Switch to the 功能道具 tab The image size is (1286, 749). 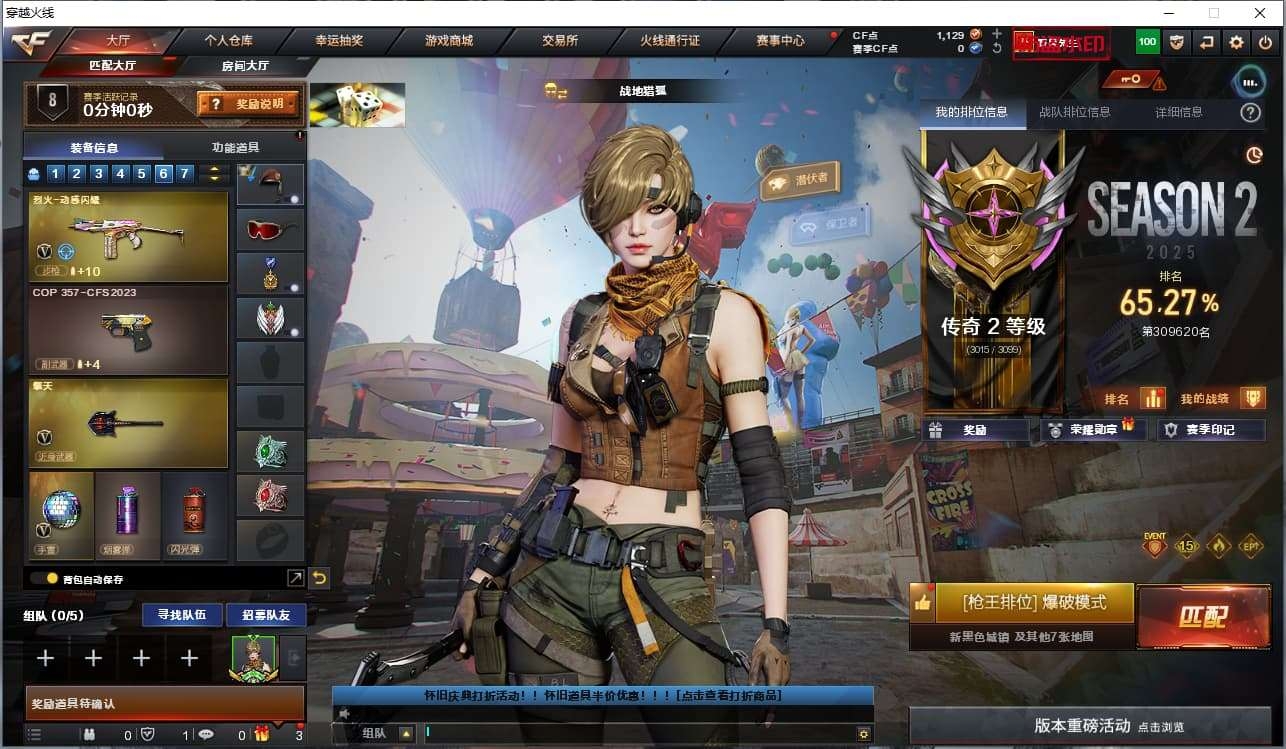click(236, 147)
